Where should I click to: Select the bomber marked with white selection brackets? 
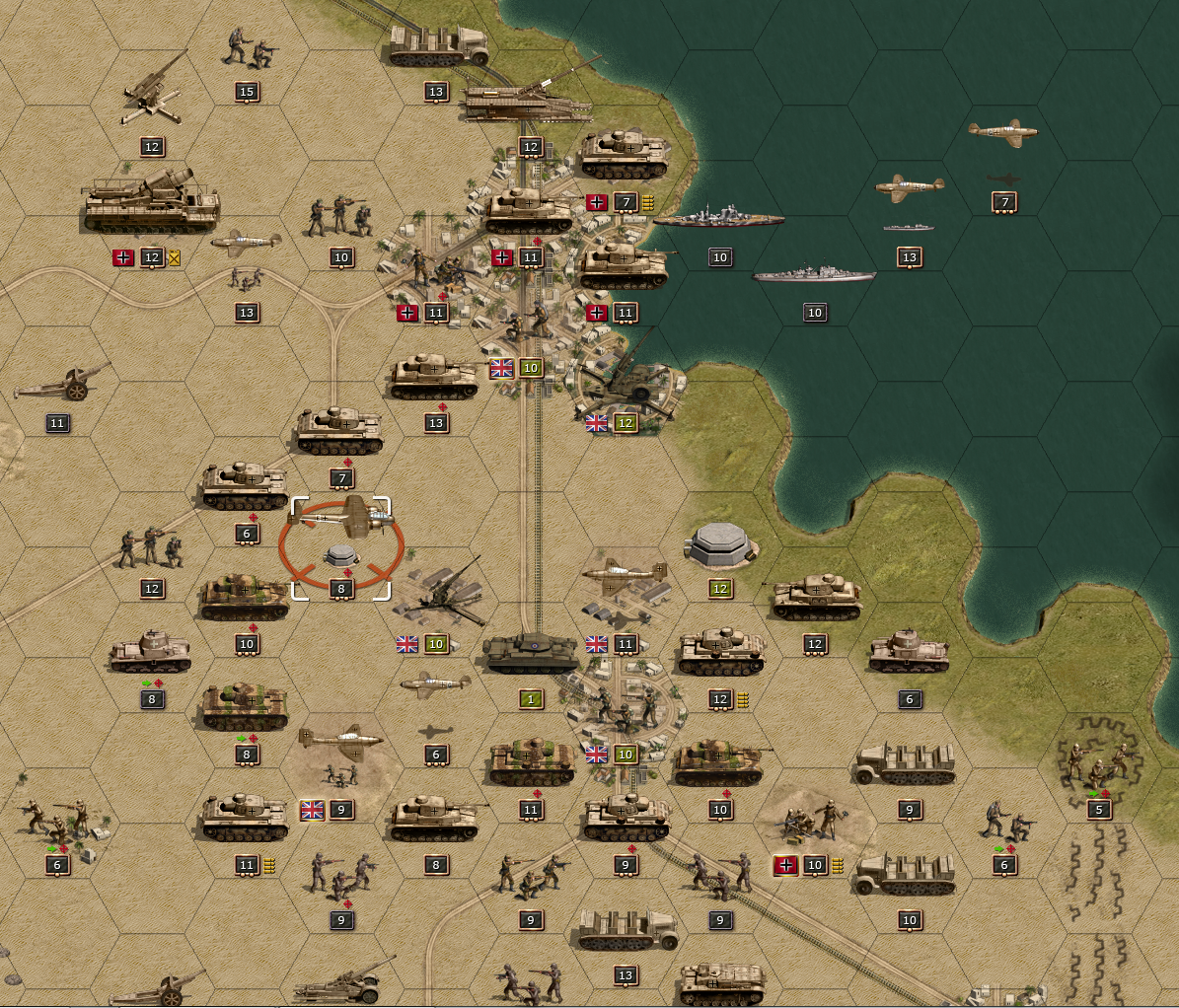pyautogui.click(x=340, y=513)
